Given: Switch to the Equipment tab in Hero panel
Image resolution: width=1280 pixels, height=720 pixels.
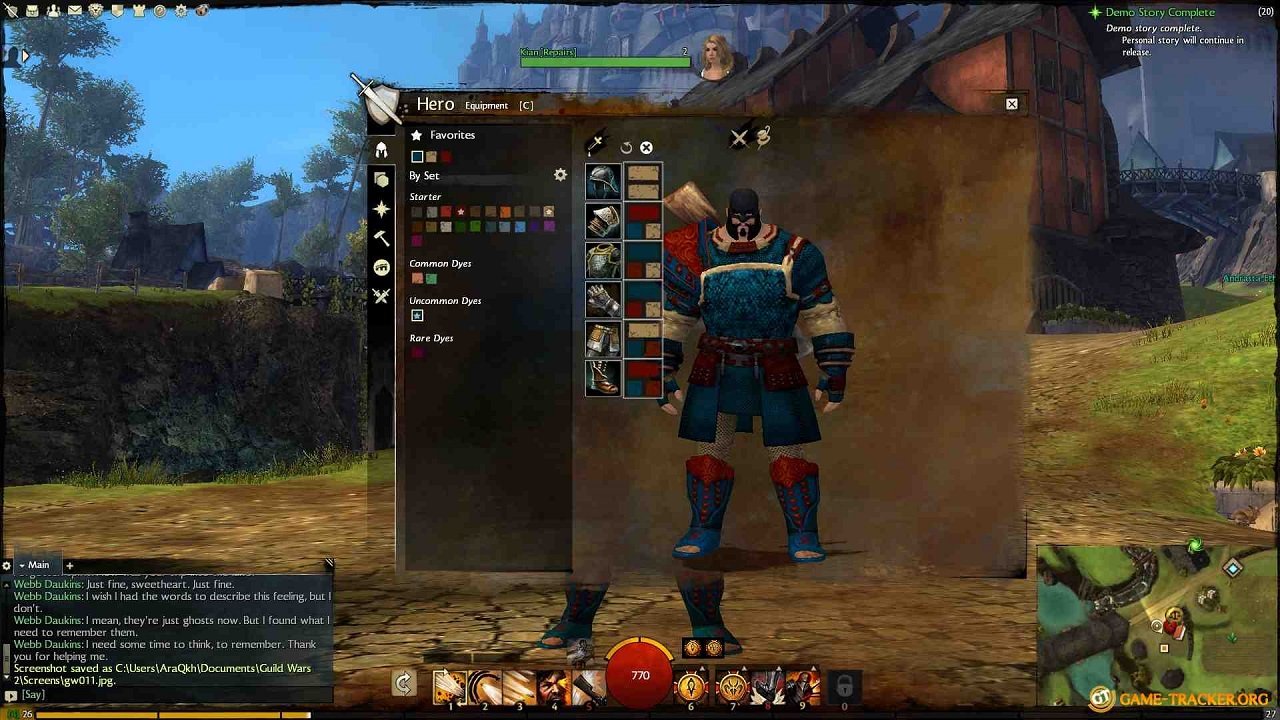Looking at the screenshot, I should 489,104.
